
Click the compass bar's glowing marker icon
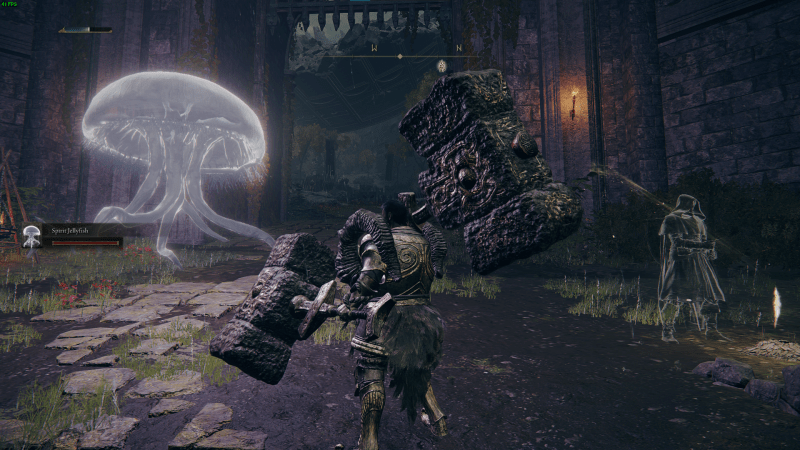[x=441, y=66]
